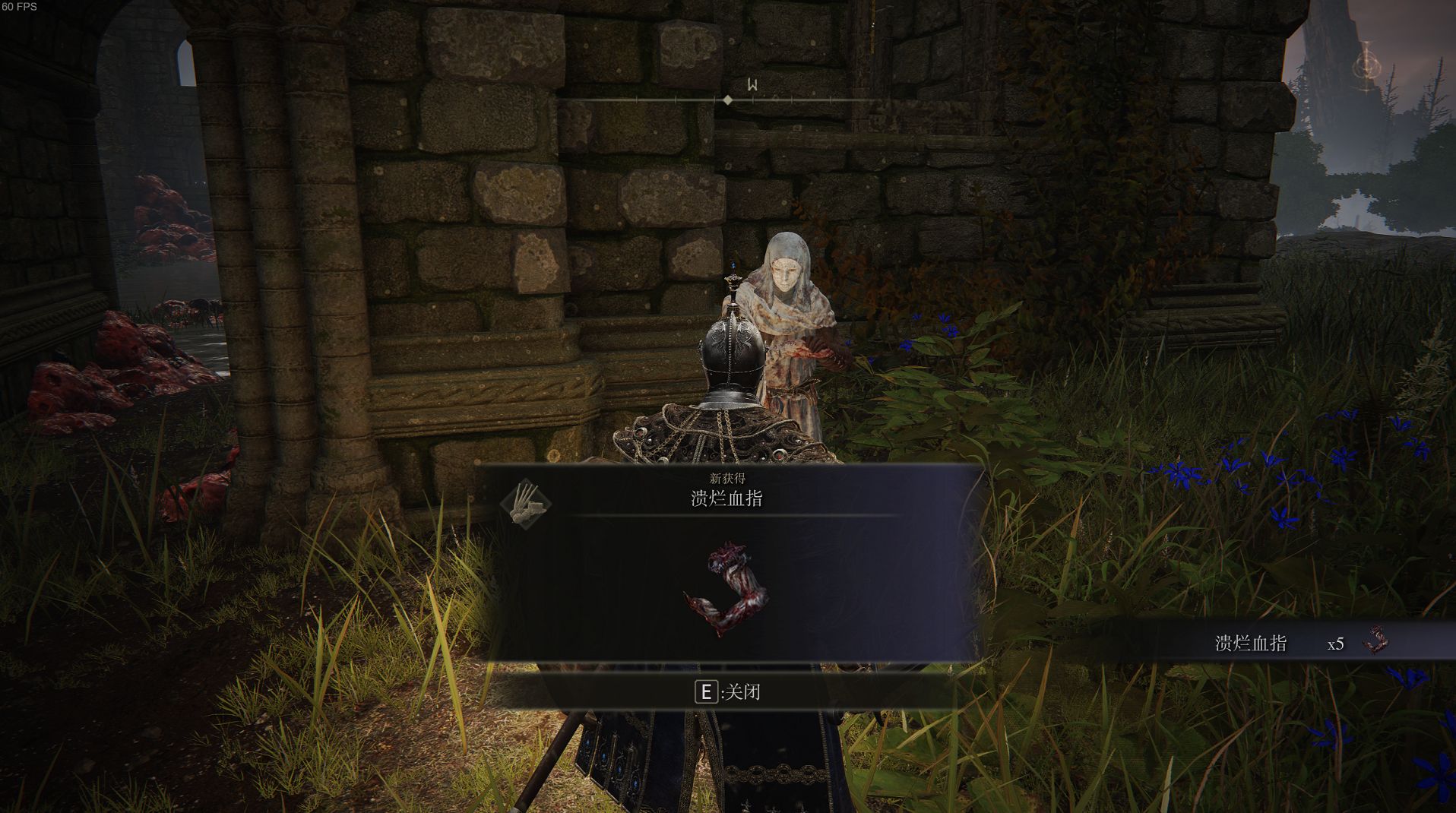Image resolution: width=1456 pixels, height=813 pixels.
Task: Click the 溃烂血指 x5 pickup notification
Action: pos(1299,643)
